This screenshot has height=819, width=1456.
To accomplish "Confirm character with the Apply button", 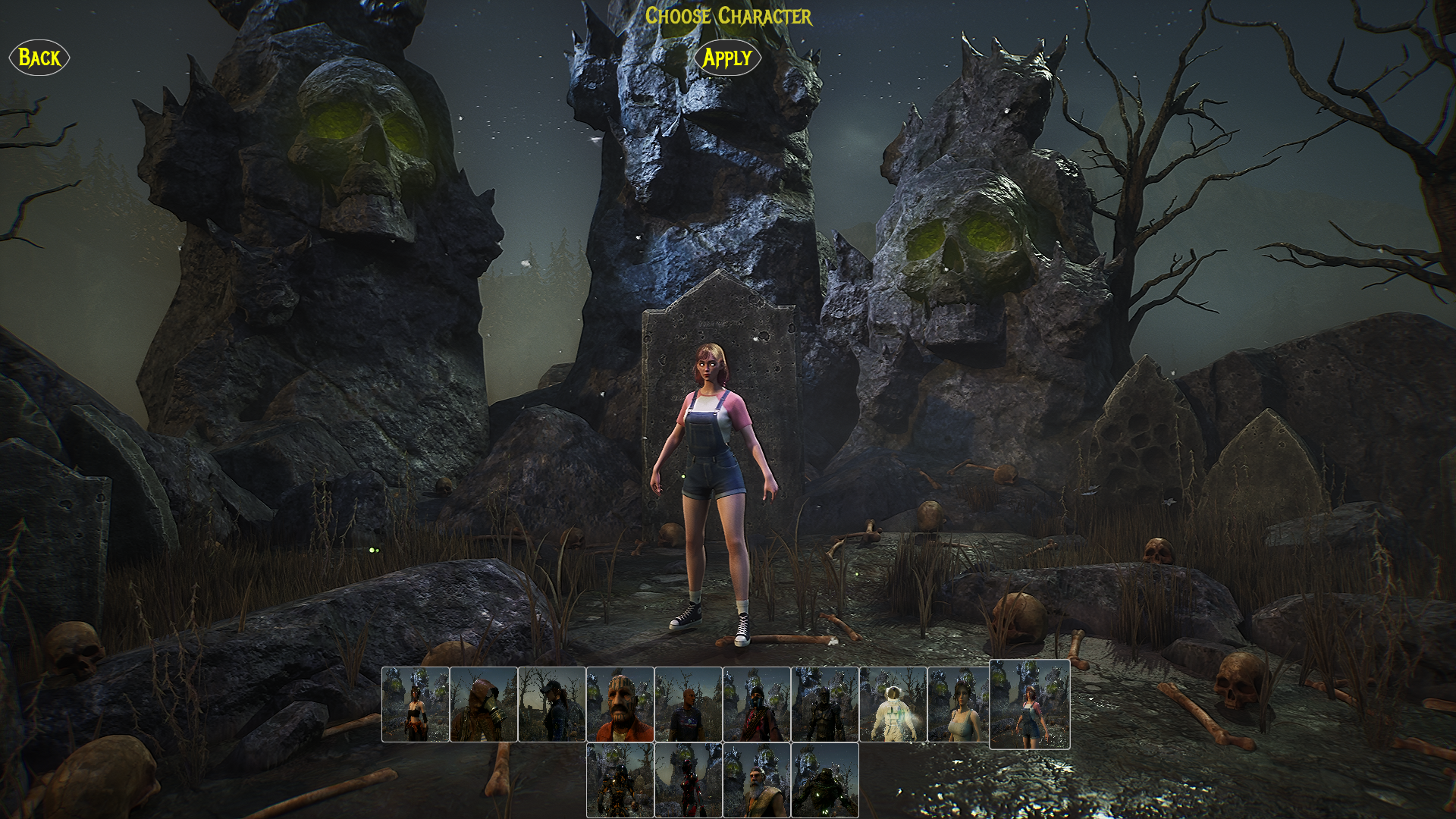I will click(x=726, y=58).
